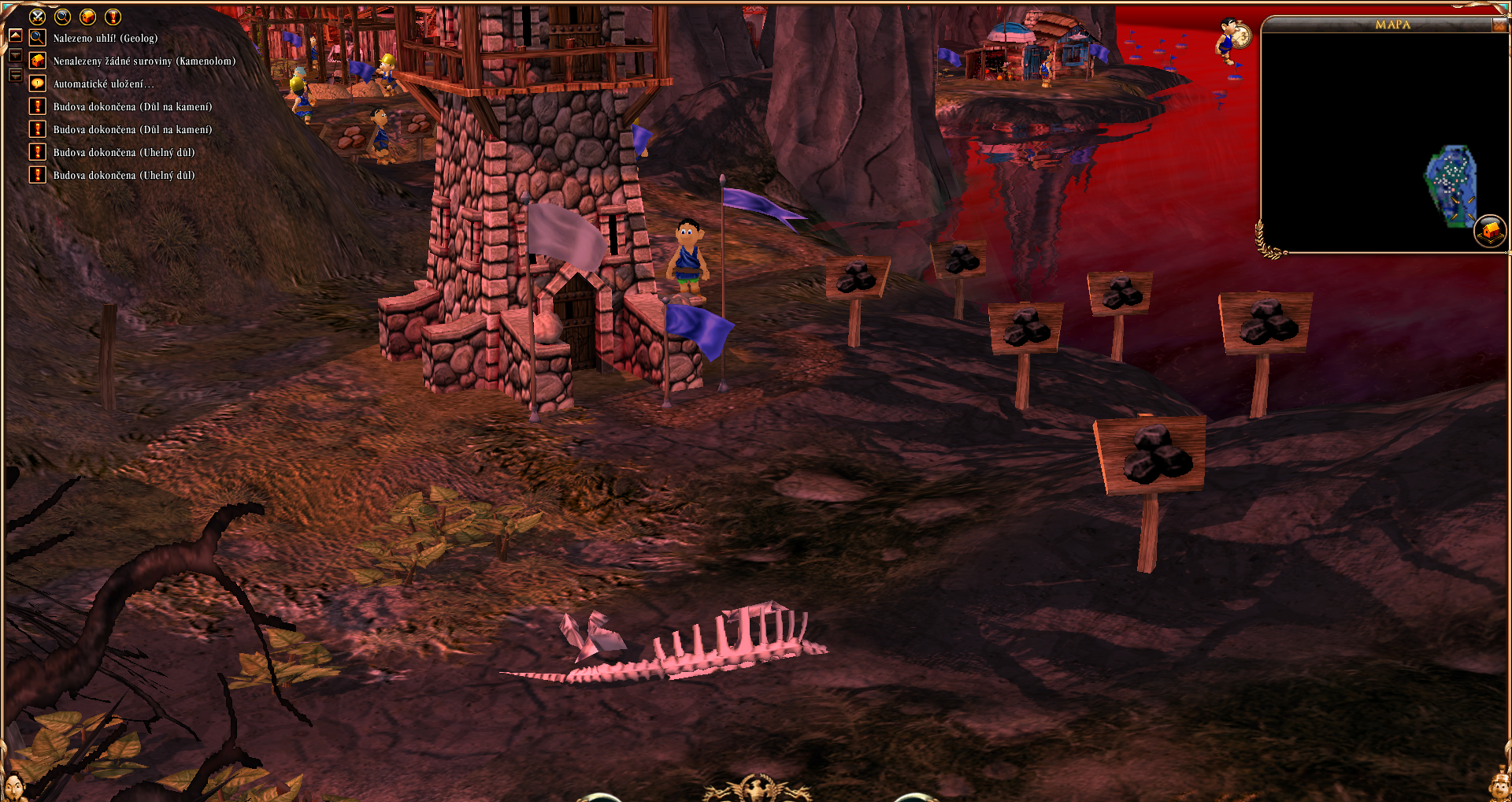Jump to the bottom of message list
1512x802 pixels.
pyautogui.click(x=15, y=75)
